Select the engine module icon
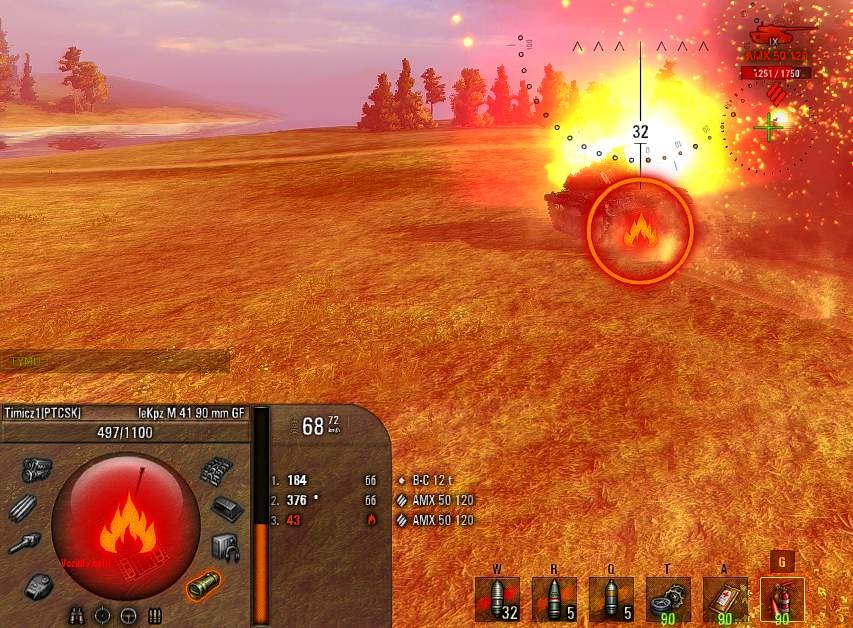The width and height of the screenshot is (853, 628). pos(36,470)
